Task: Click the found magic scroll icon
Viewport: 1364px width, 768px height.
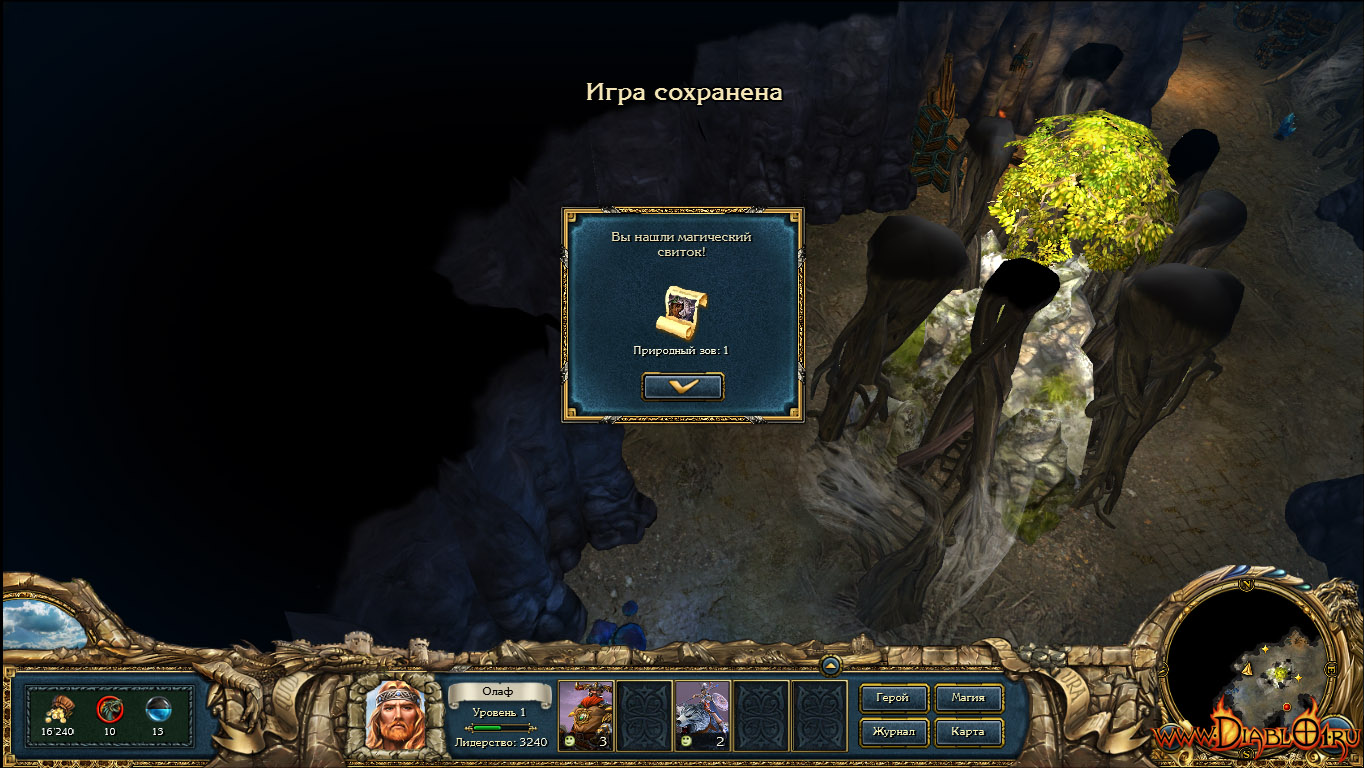Action: [682, 312]
